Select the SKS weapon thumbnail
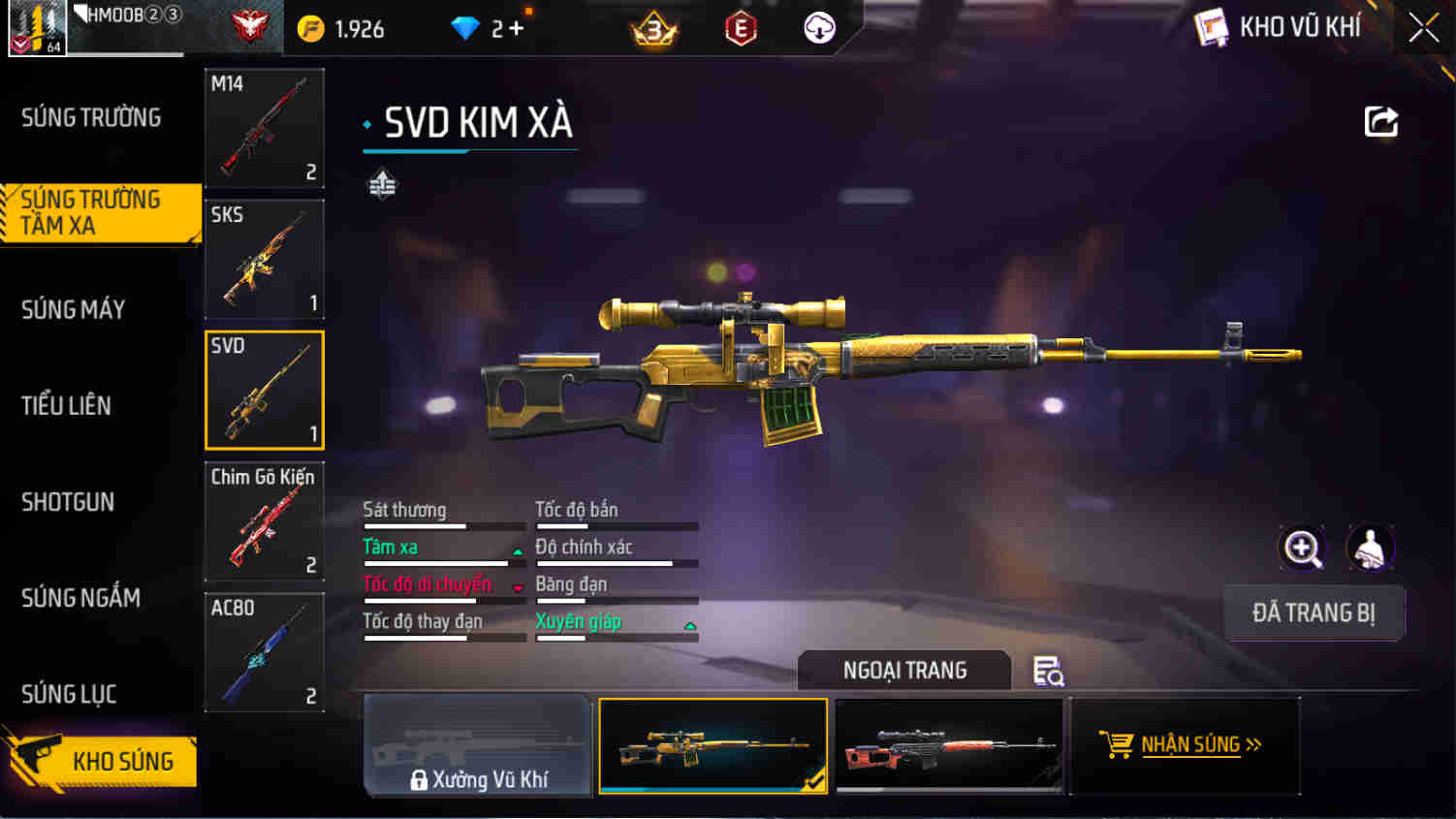 (264, 259)
